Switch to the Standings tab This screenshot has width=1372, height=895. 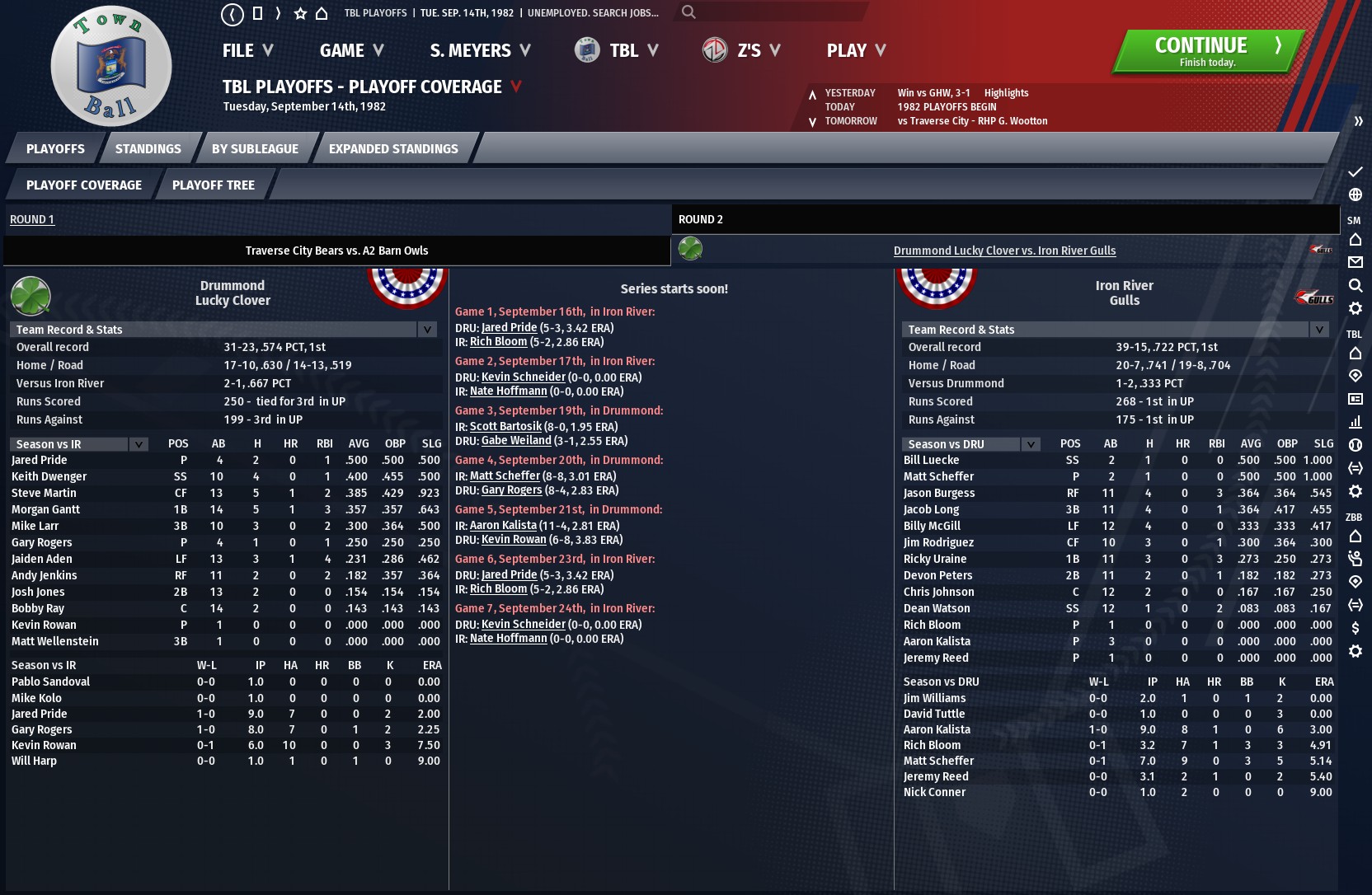pos(148,149)
